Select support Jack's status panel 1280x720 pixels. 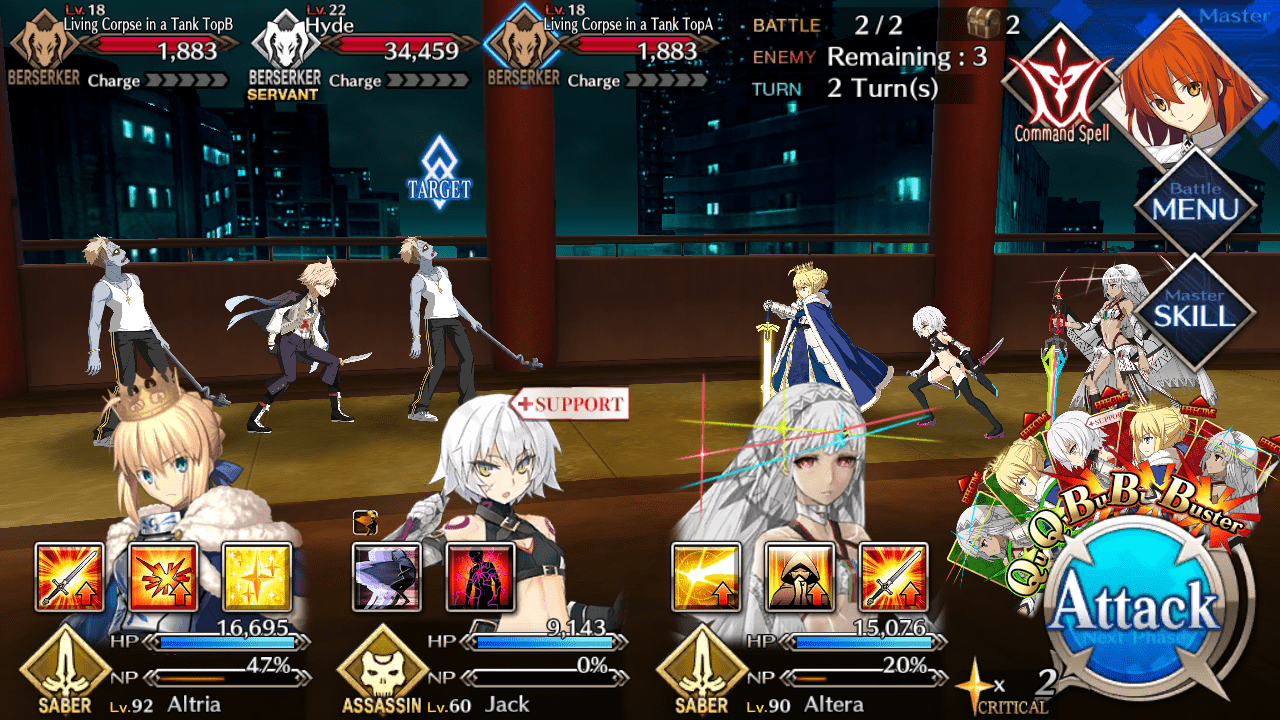coord(480,670)
